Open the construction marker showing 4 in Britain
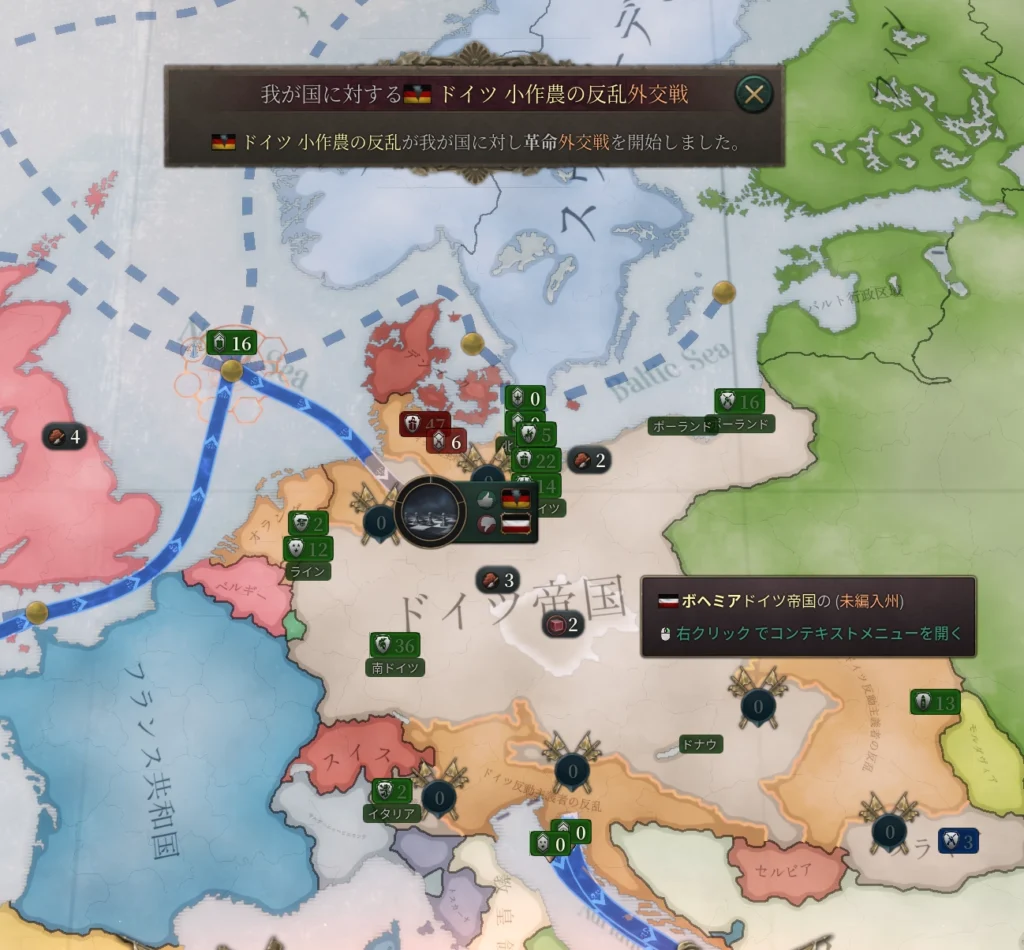This screenshot has width=1024, height=950. pyautogui.click(x=65, y=436)
